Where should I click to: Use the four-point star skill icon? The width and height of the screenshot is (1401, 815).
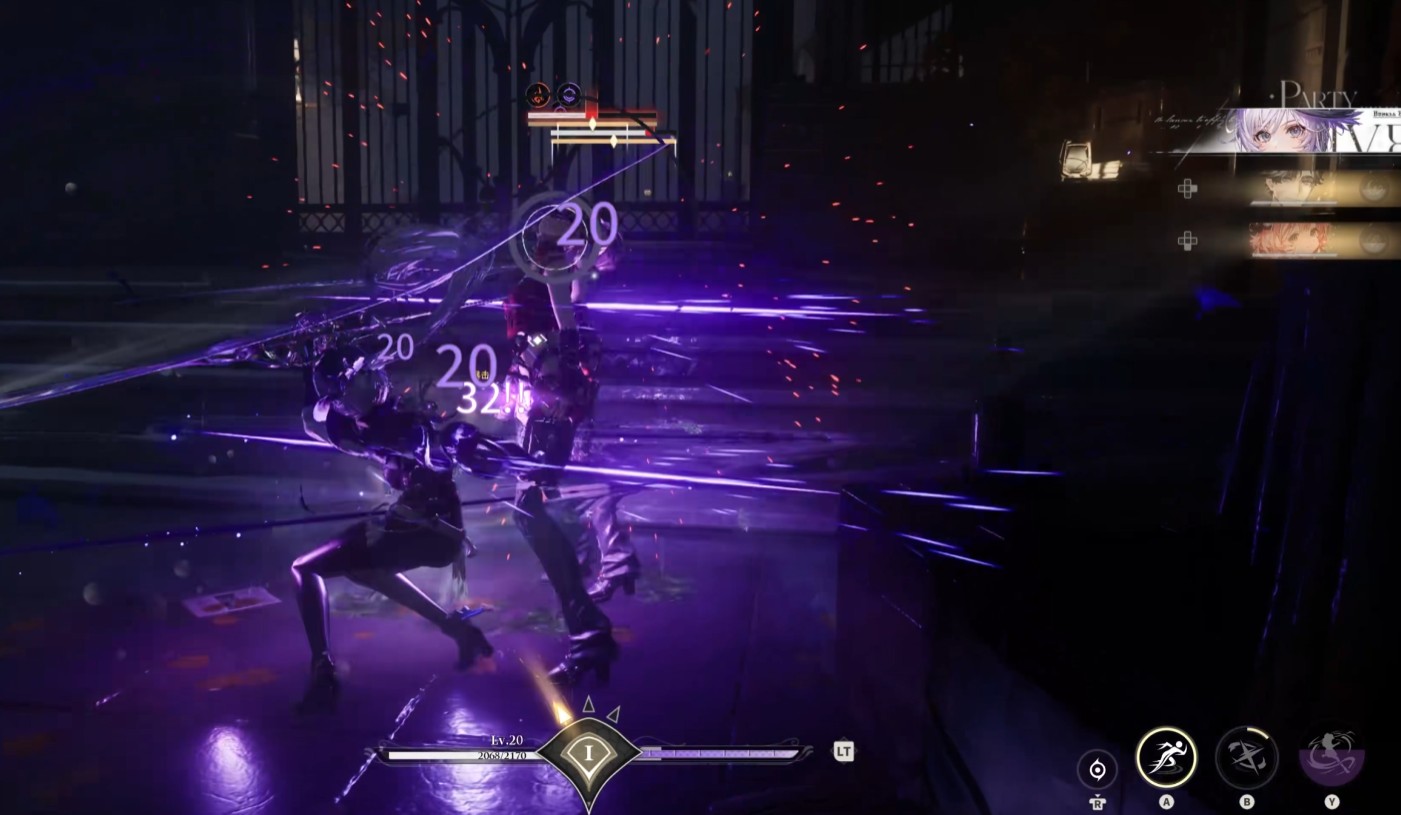(x=1246, y=758)
